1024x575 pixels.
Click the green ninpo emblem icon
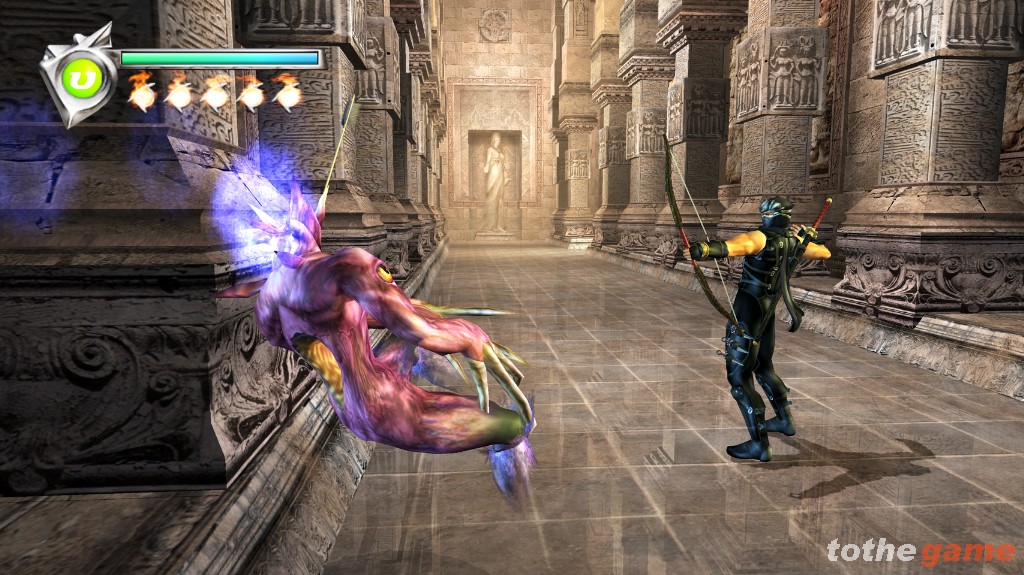[x=81, y=77]
